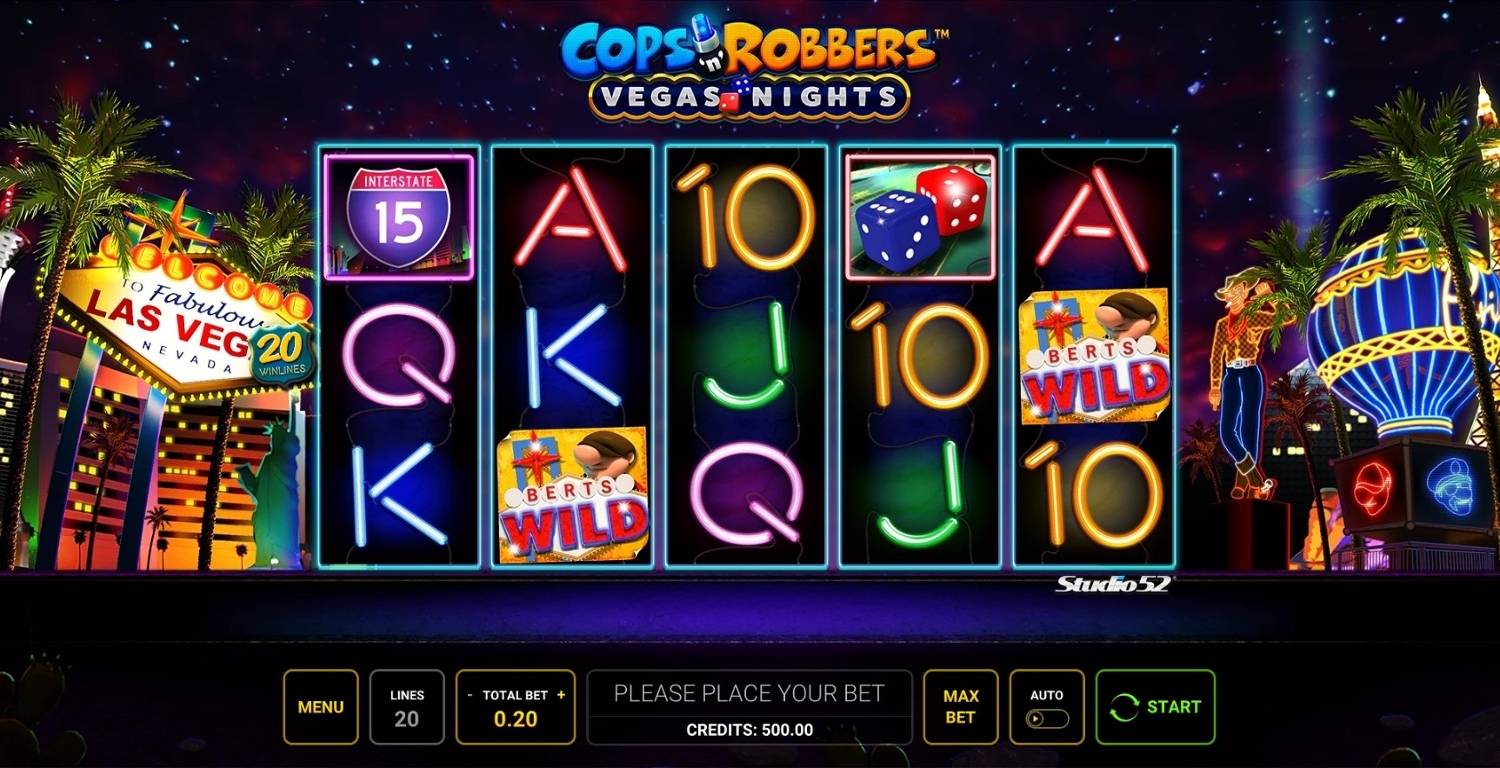Select the Interstate 15 bonus symbol
1500x768 pixels.
pyautogui.click(x=399, y=215)
